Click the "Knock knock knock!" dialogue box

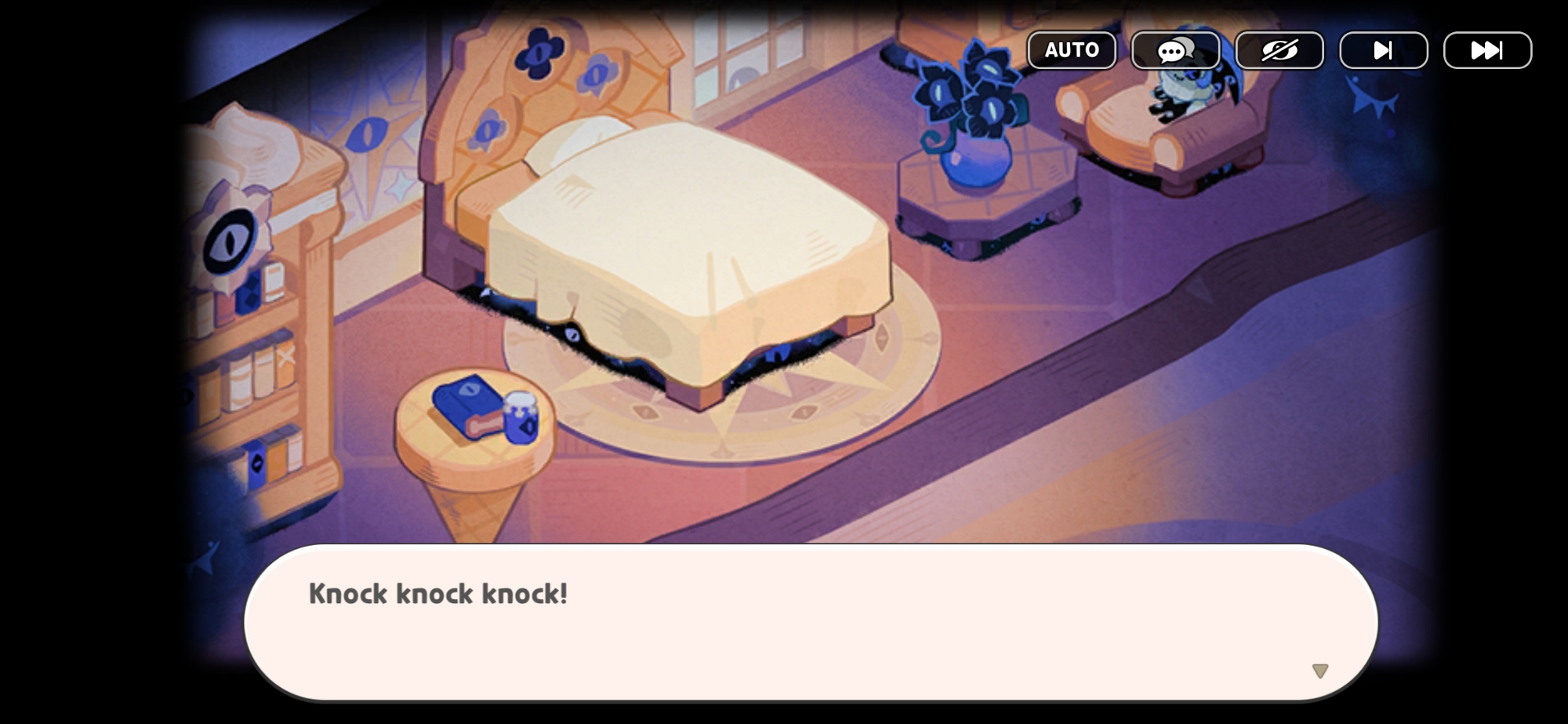click(x=811, y=621)
